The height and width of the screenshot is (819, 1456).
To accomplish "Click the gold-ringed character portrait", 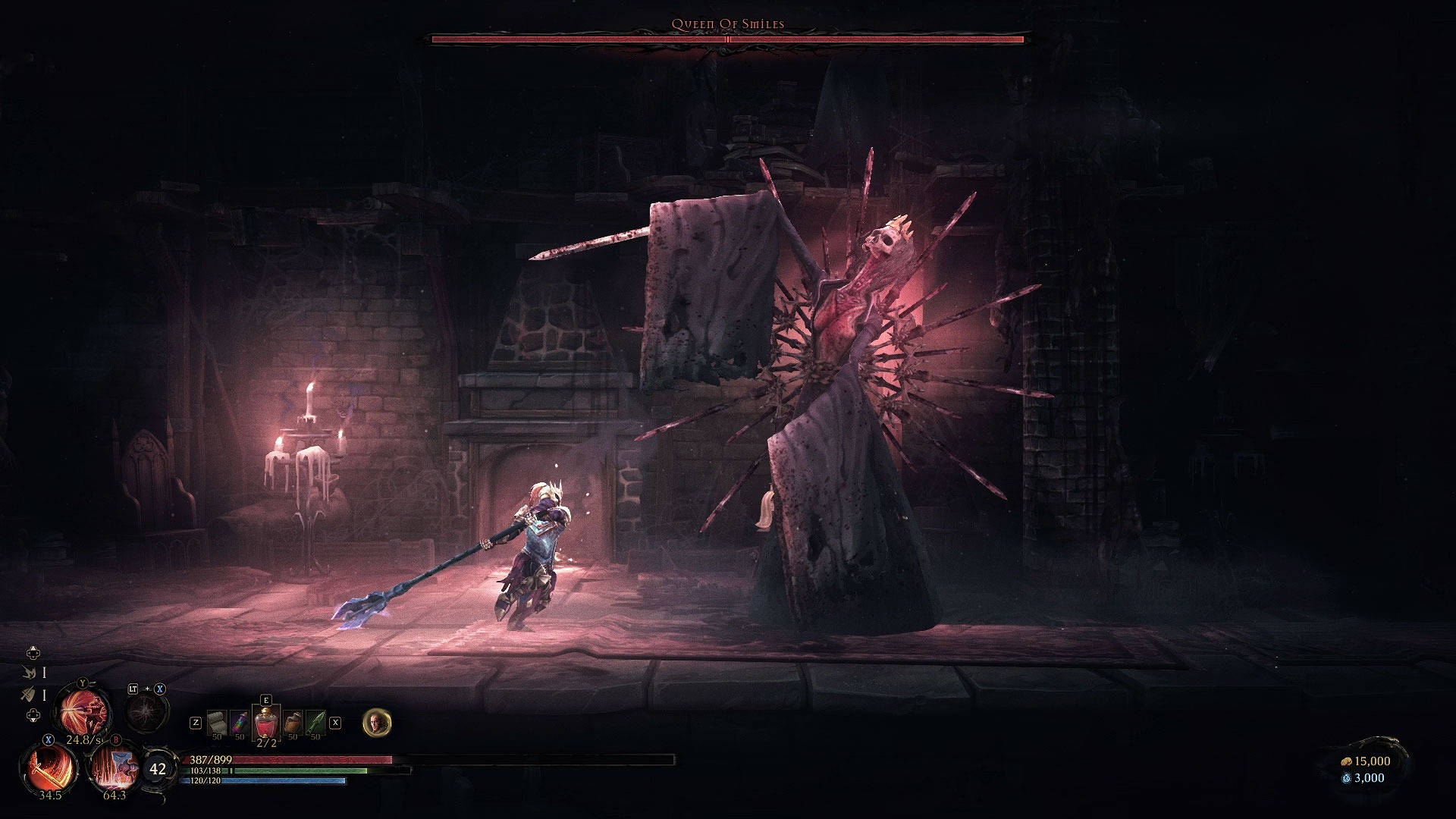I will coord(377,723).
